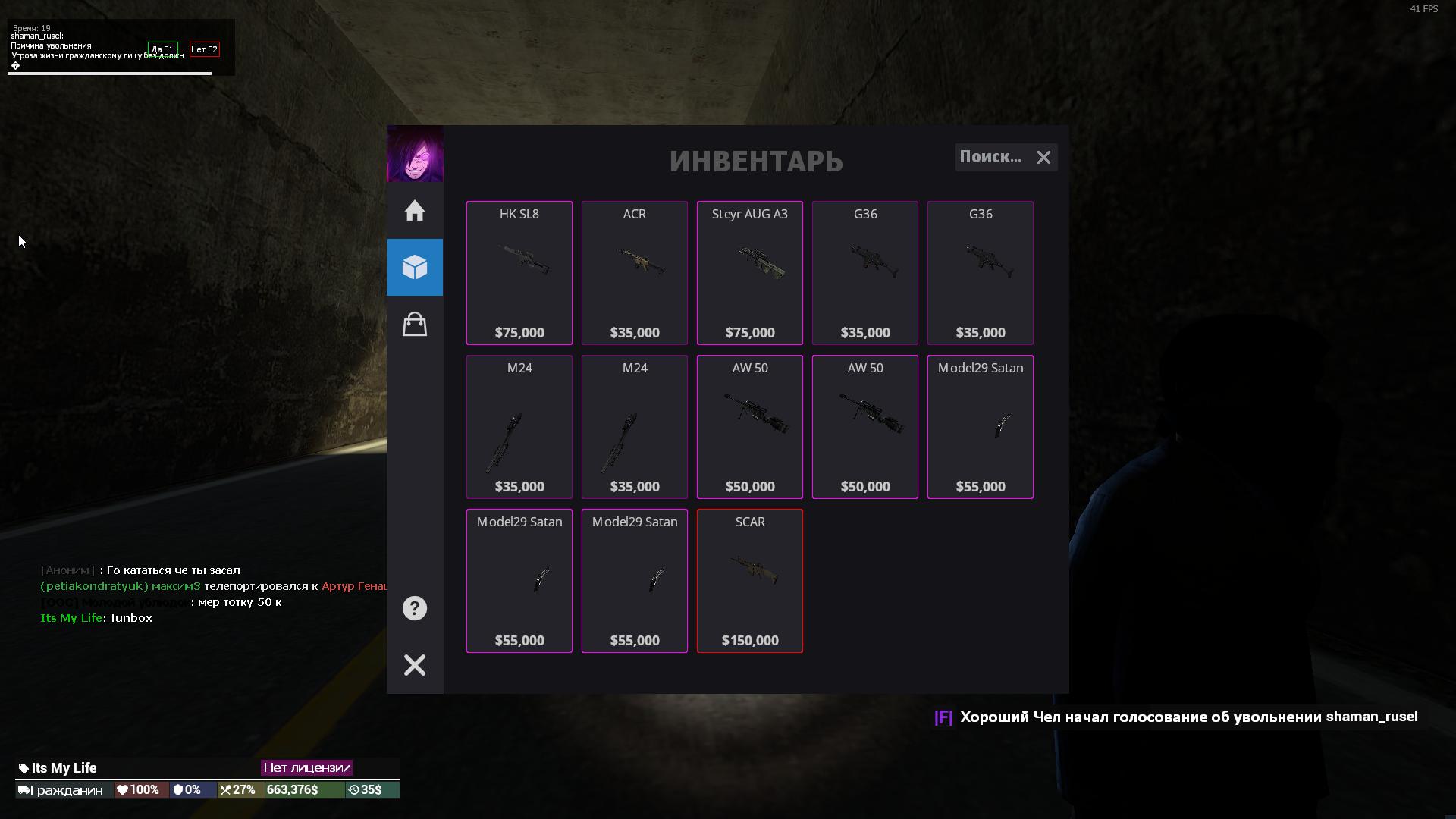This screenshot has width=1456, height=819.
Task: Switch to the cube inventory tab
Action: (x=415, y=267)
